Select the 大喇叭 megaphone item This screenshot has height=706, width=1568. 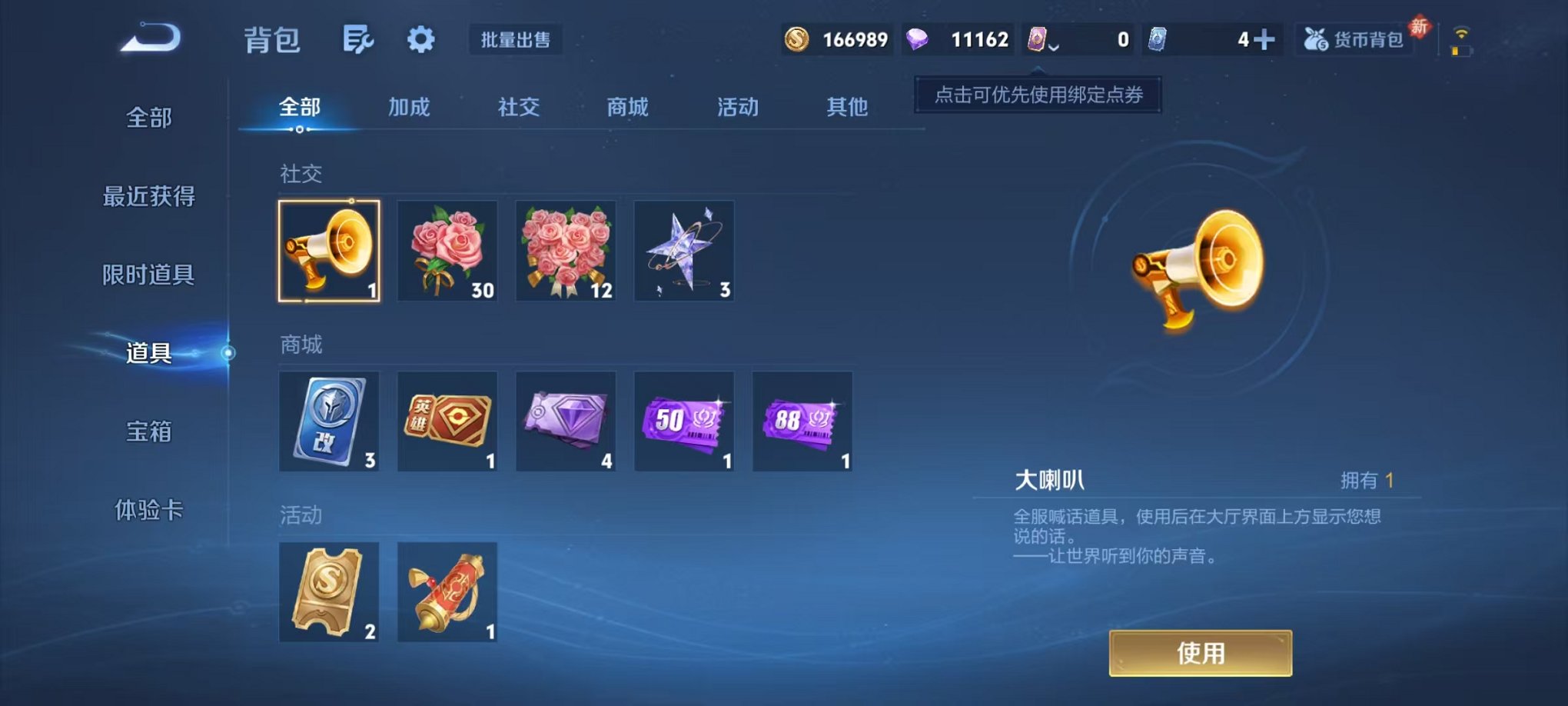click(329, 251)
